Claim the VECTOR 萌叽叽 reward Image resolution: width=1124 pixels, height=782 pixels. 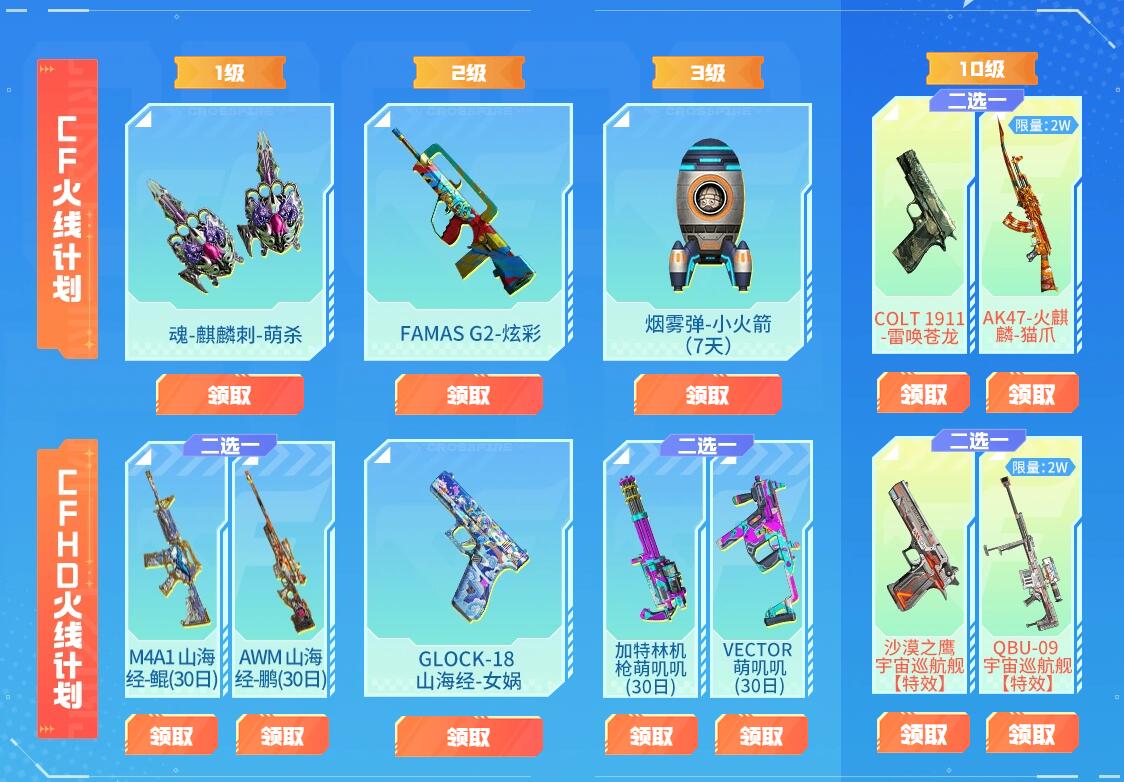pyautogui.click(x=761, y=736)
